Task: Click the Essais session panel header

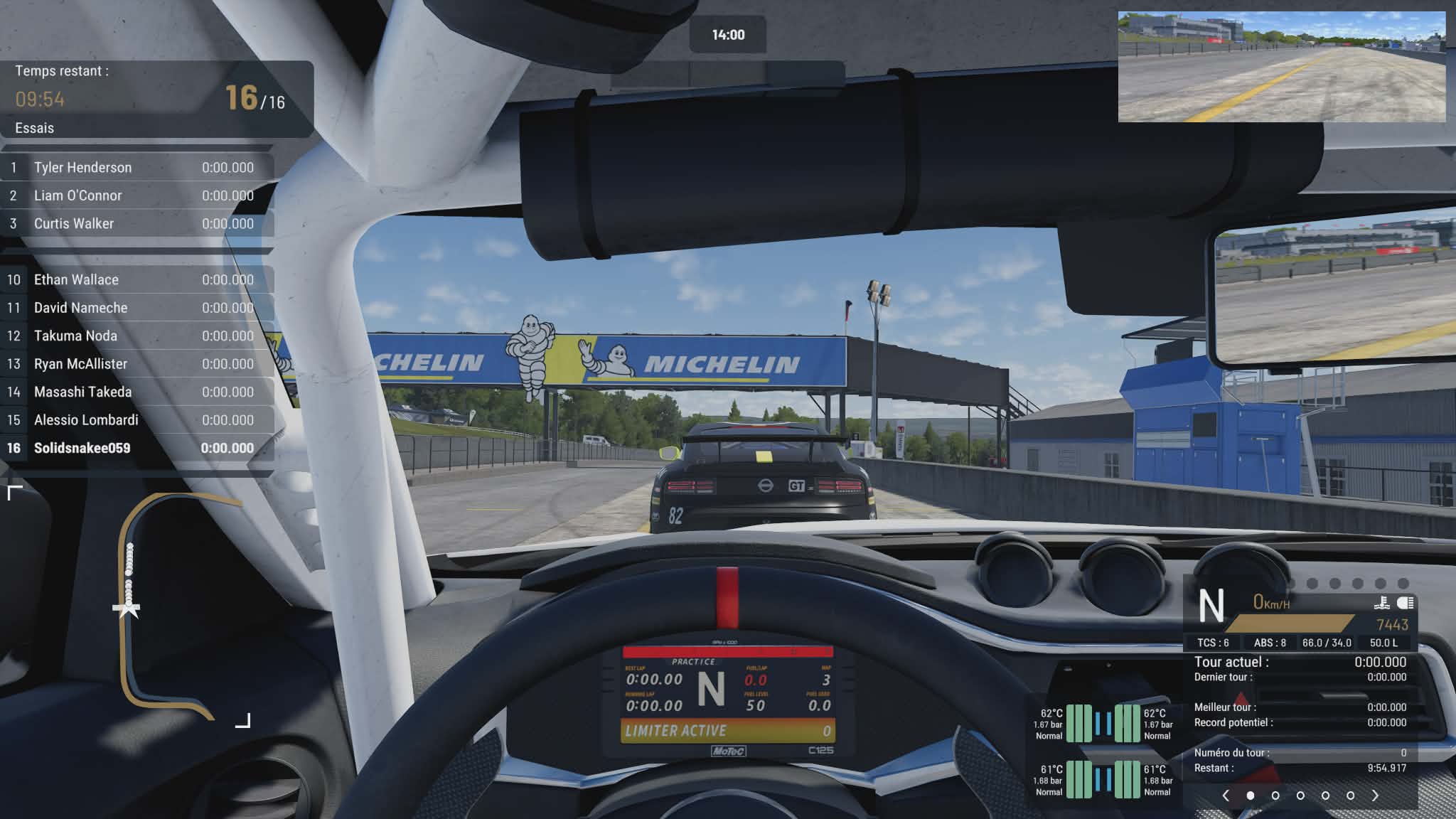Action: pos(156,99)
